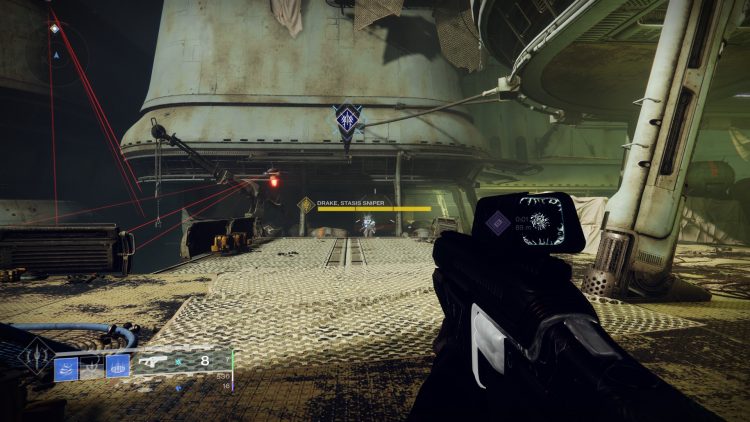Trigger the class ability icon
Viewport: 750px width, 422px height.
(x=117, y=367)
